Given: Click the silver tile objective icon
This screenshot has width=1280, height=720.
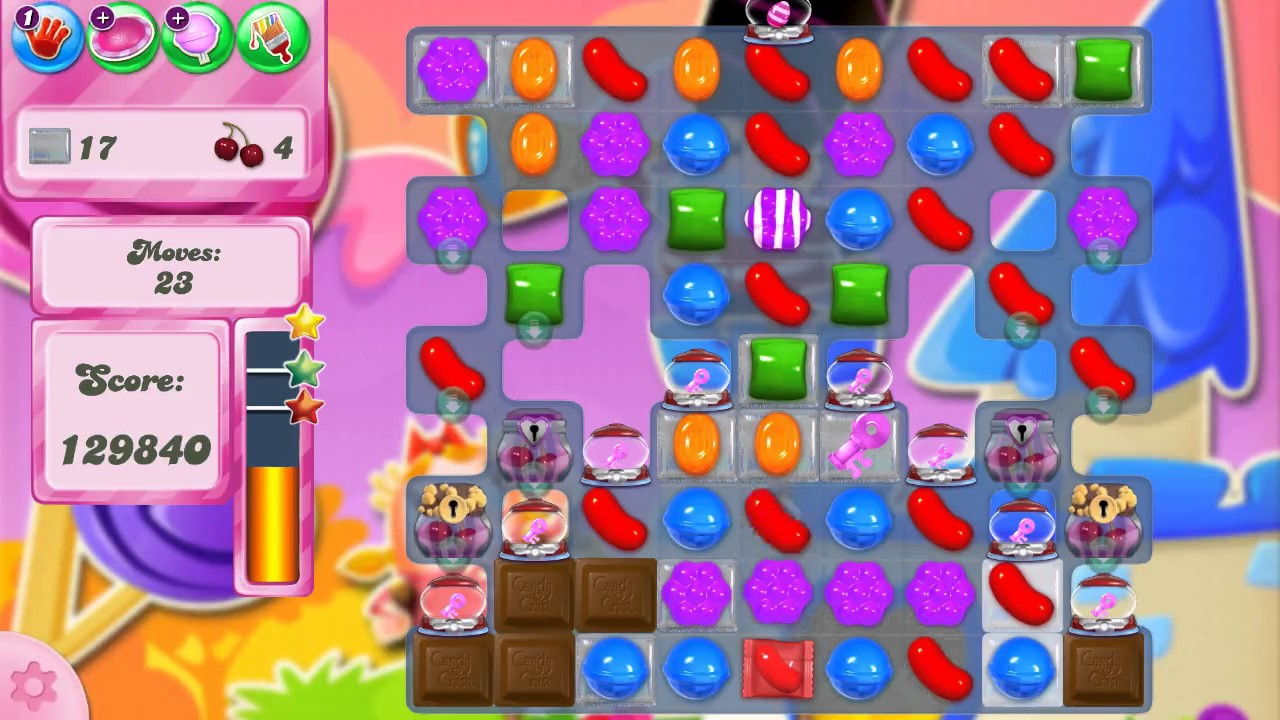Looking at the screenshot, I should (49, 146).
